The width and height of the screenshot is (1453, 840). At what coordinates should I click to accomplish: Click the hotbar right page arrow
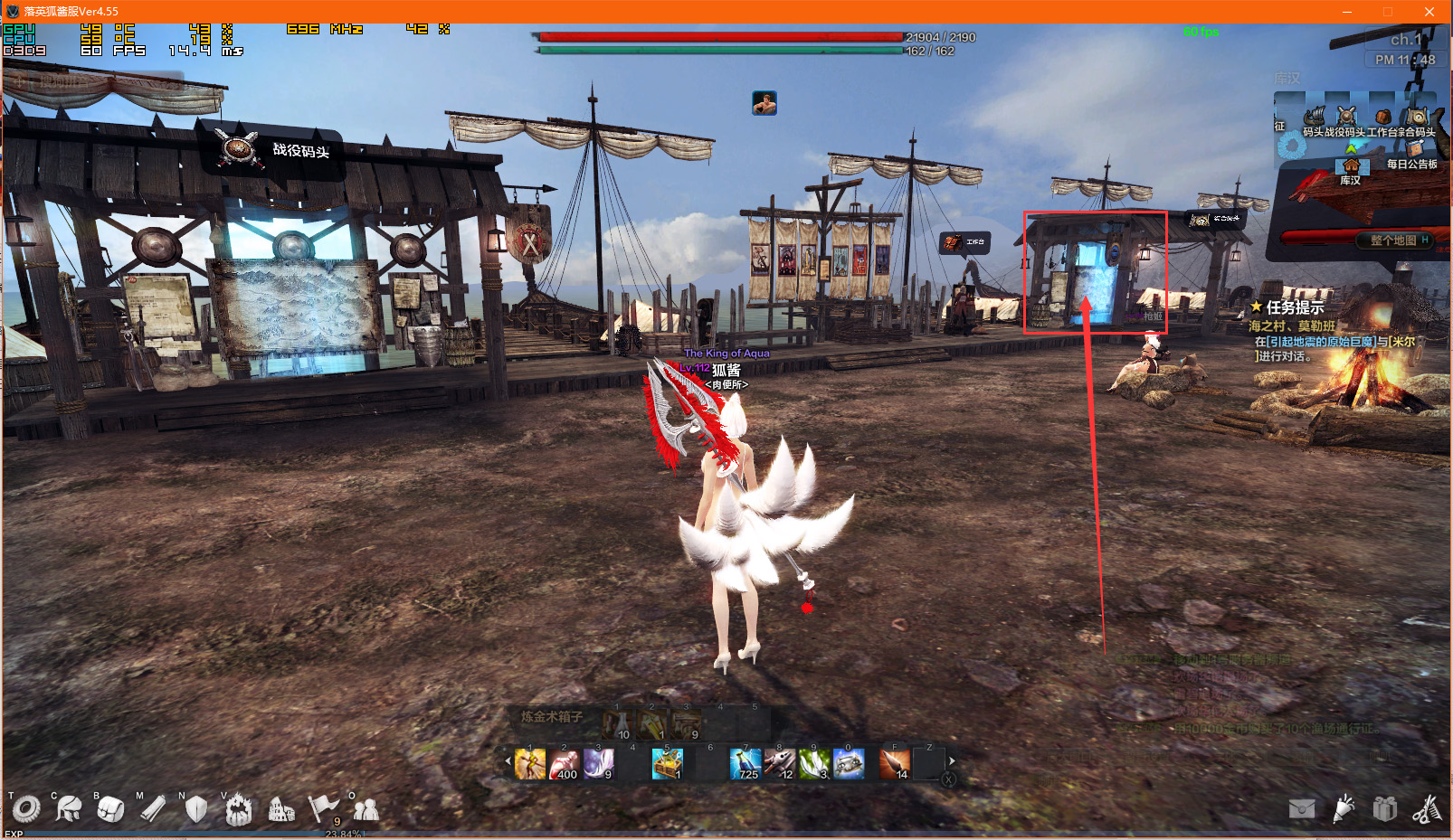tap(952, 761)
